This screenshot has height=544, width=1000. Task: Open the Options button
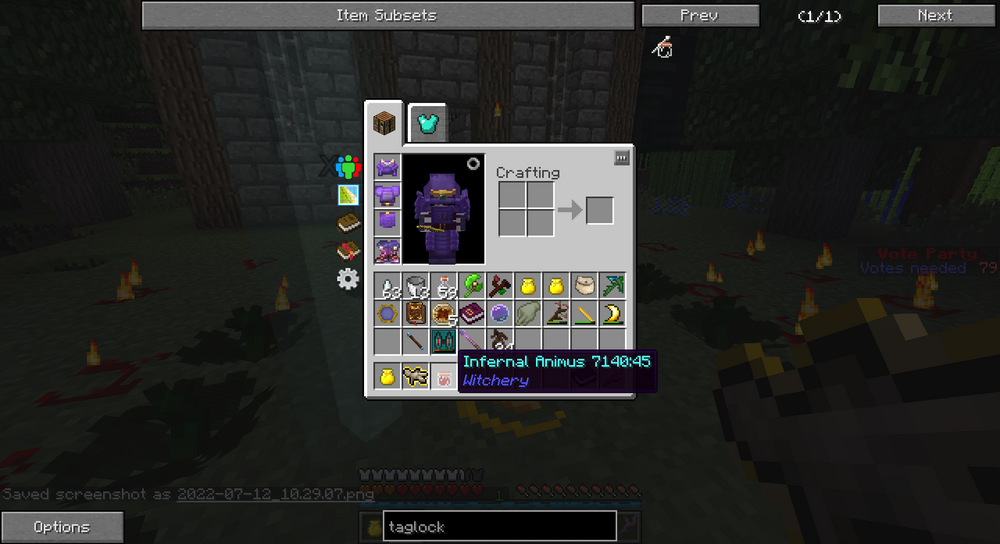pos(62,527)
